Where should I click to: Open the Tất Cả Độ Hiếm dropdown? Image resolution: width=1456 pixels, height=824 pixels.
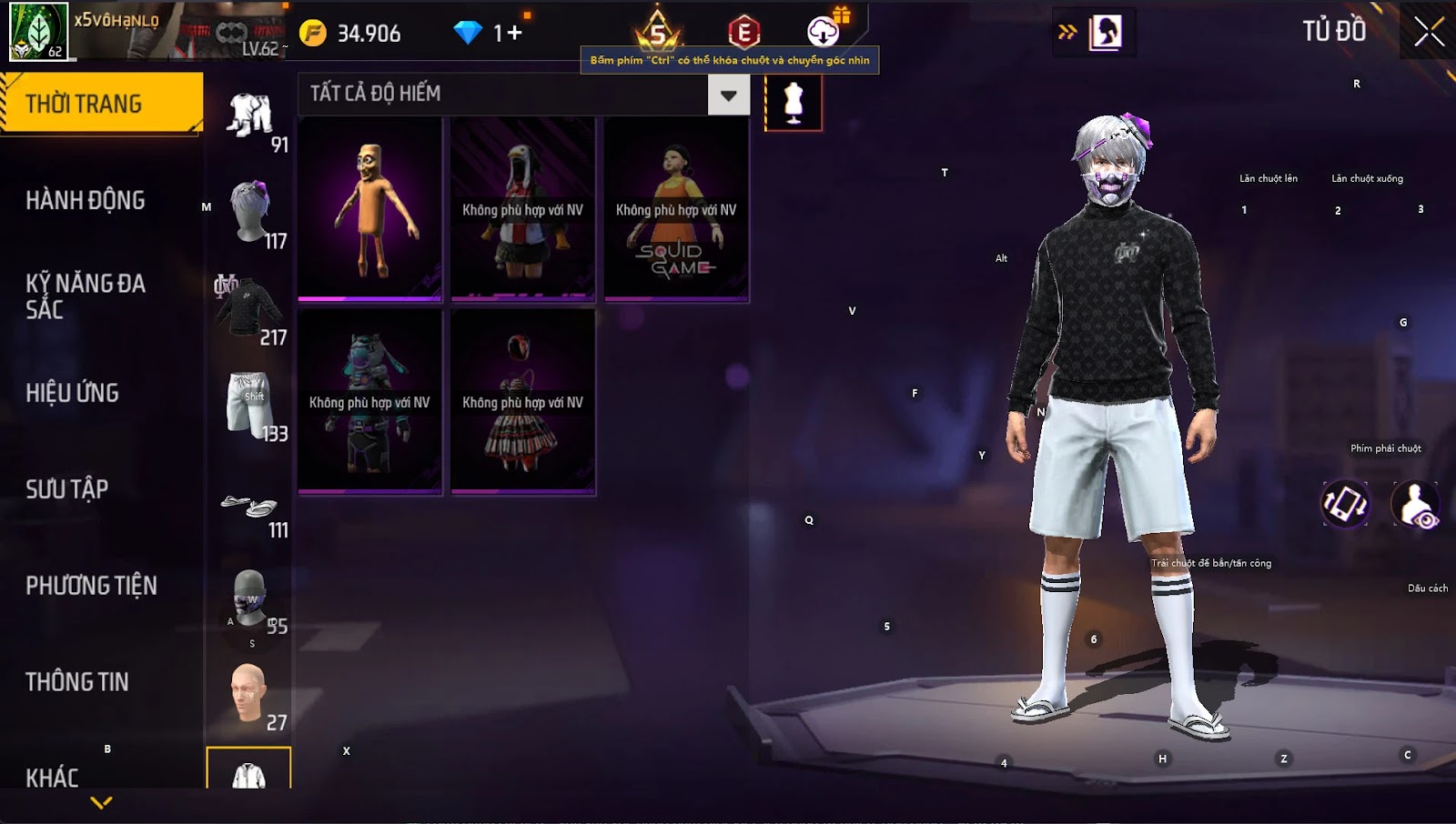(728, 95)
